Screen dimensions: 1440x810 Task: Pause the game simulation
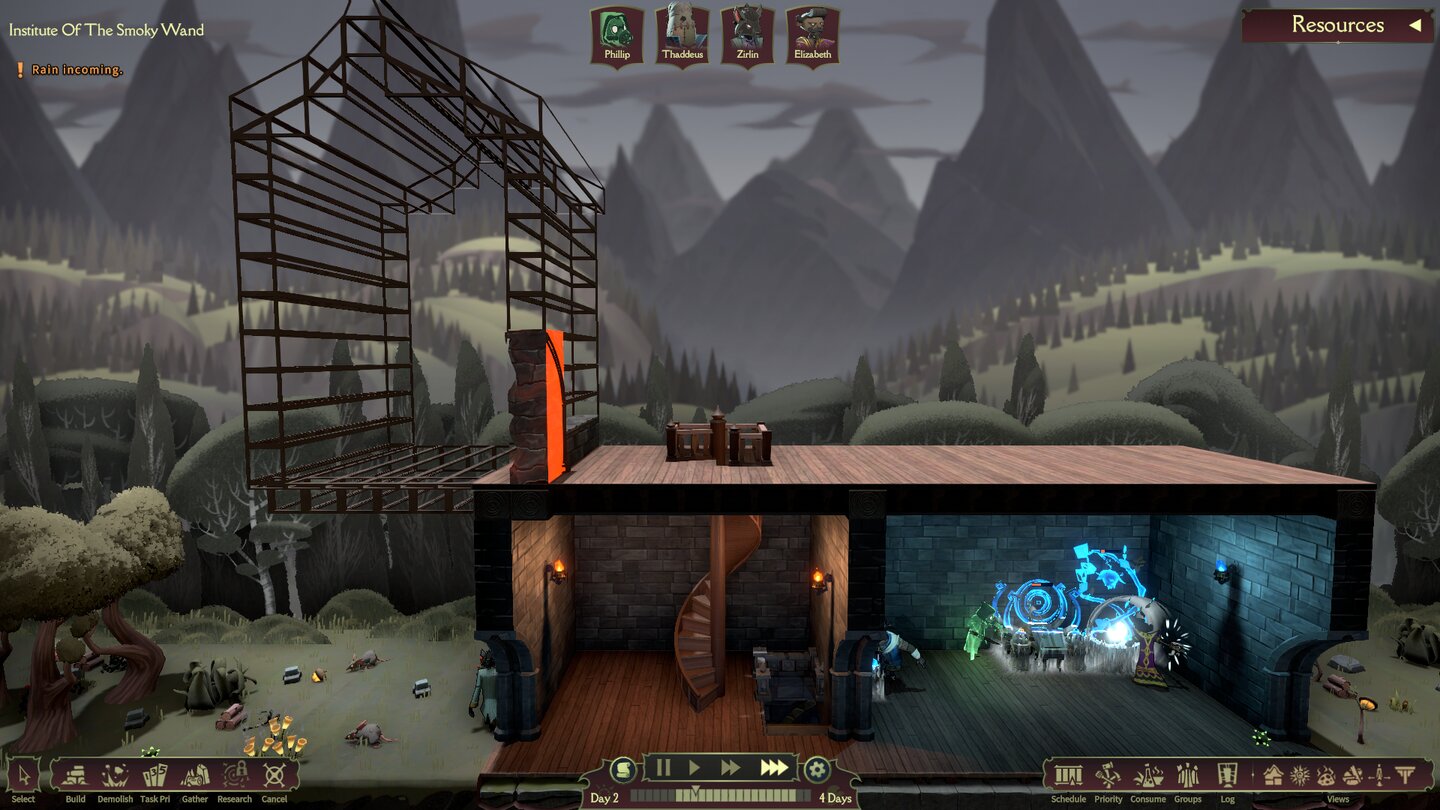664,770
